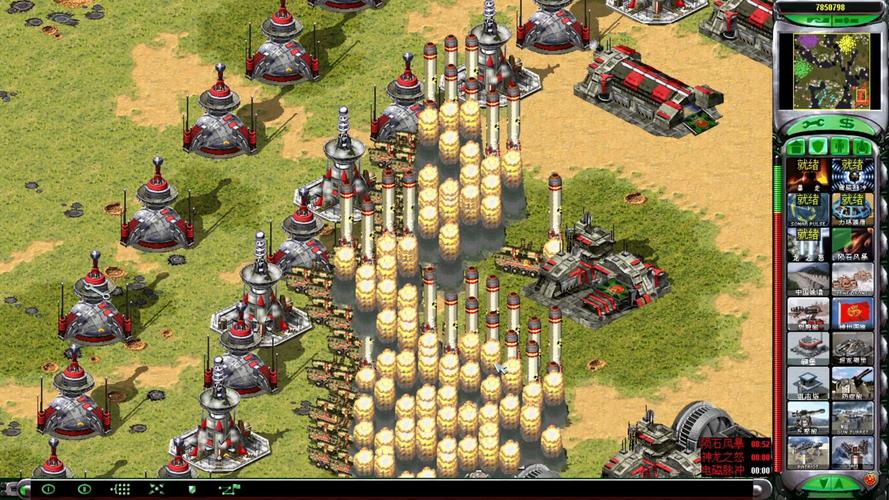
Task: Activate the dollar-sign sell button
Action: point(847,123)
